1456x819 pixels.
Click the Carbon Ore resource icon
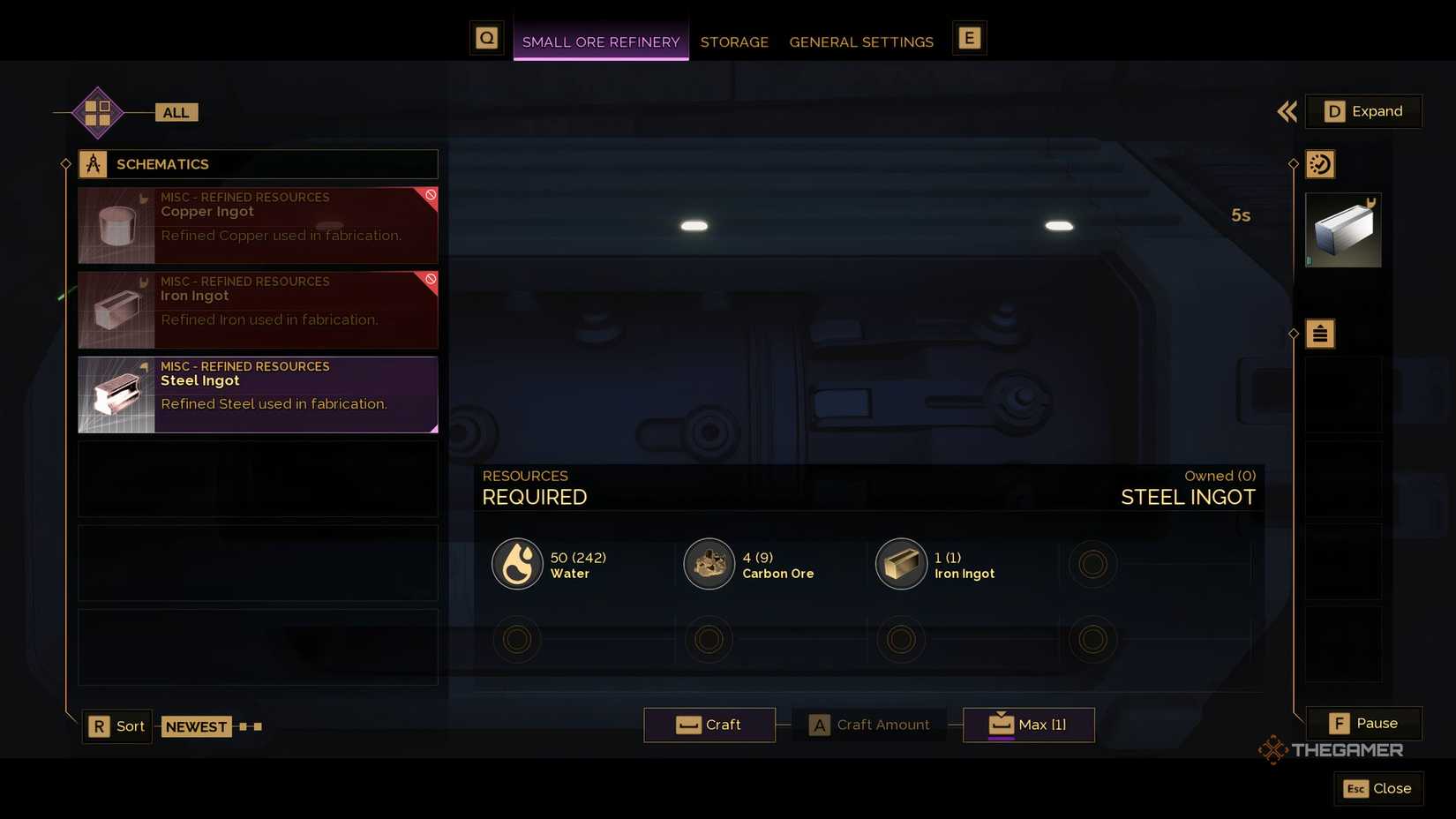(709, 563)
